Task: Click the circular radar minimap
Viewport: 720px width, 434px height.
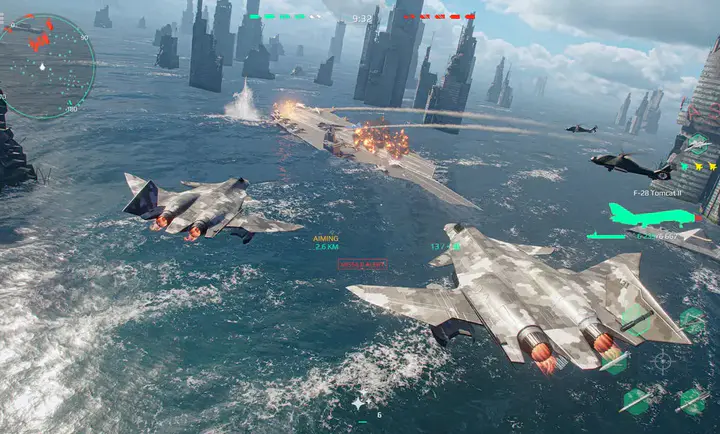Action: 46,67
